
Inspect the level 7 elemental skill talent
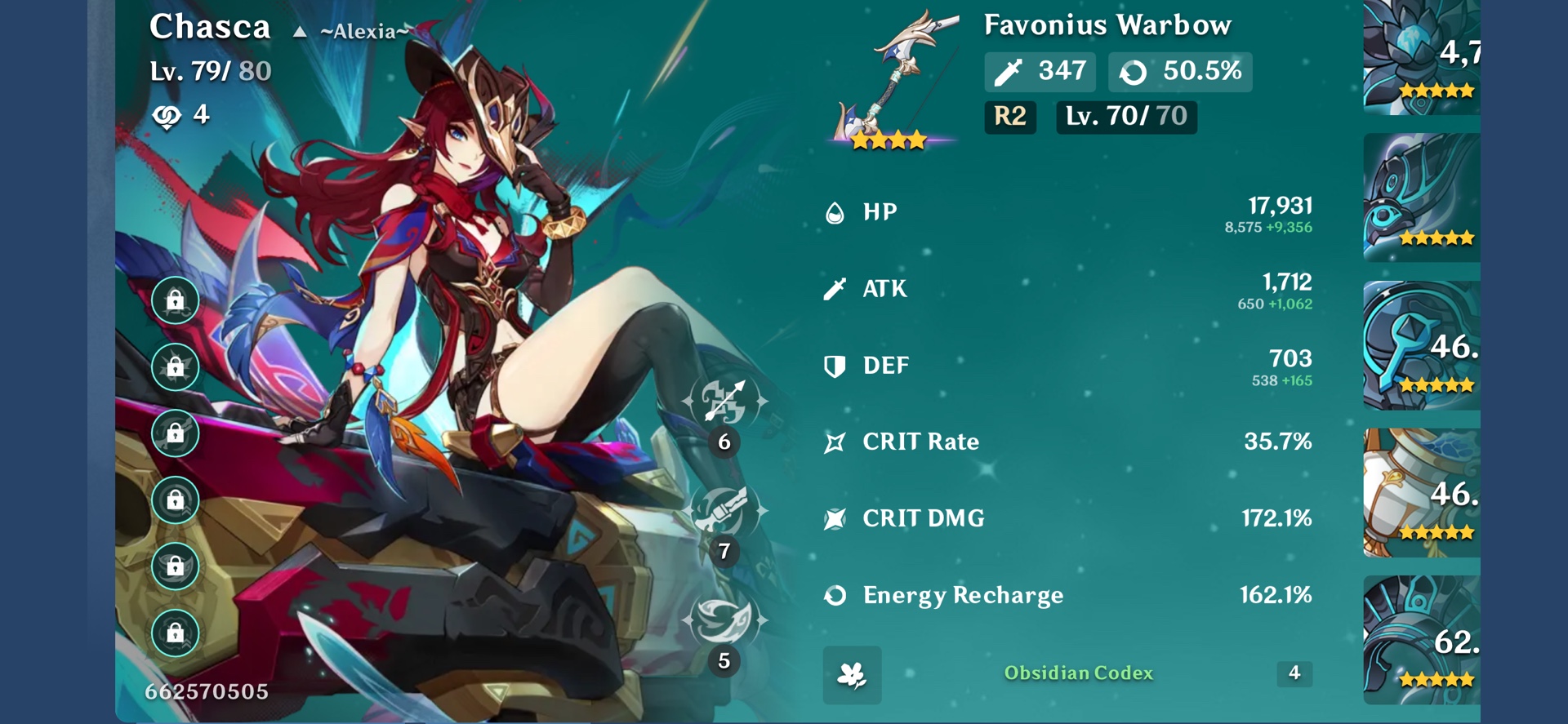[724, 511]
